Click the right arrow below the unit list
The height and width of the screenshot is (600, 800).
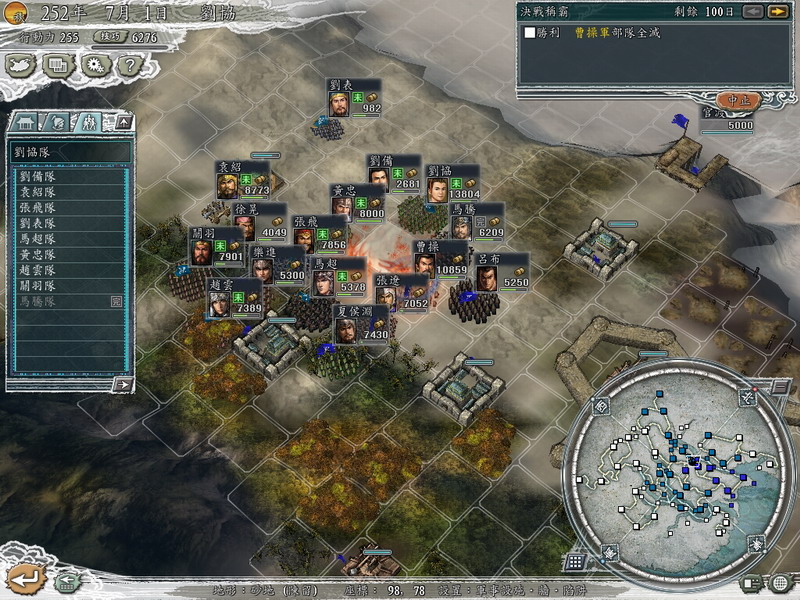tap(122, 384)
